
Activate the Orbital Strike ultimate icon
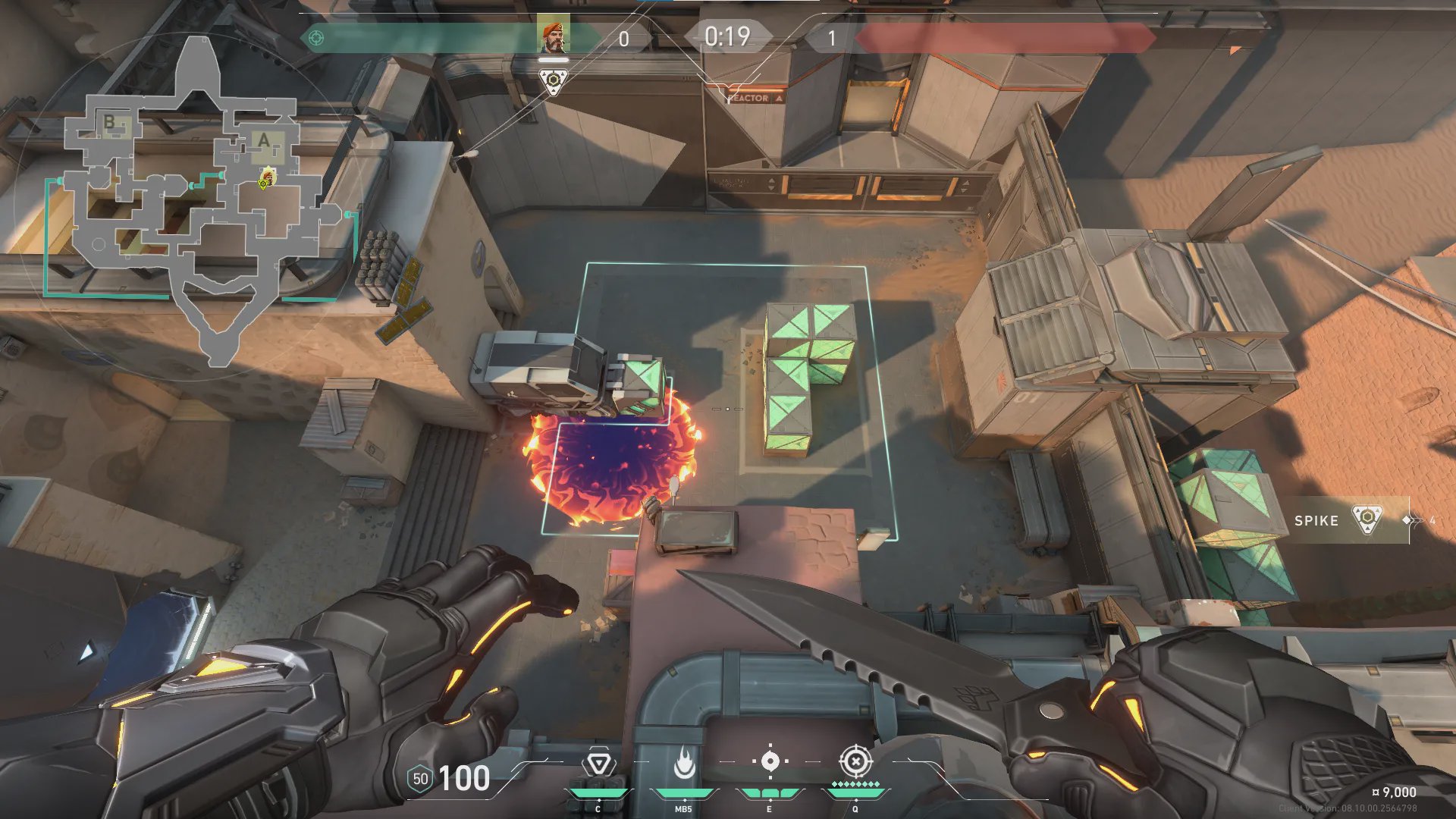click(855, 761)
